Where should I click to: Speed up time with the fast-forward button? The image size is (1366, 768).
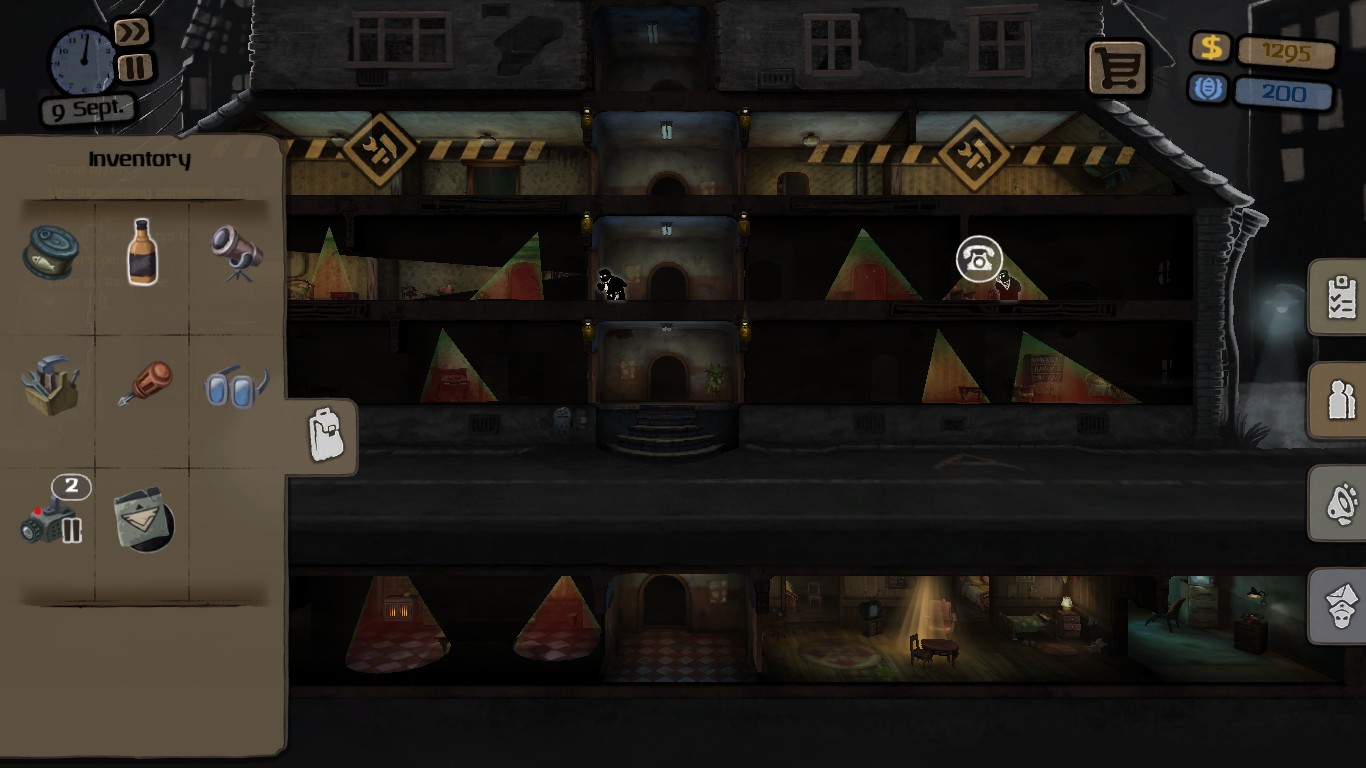(x=131, y=34)
